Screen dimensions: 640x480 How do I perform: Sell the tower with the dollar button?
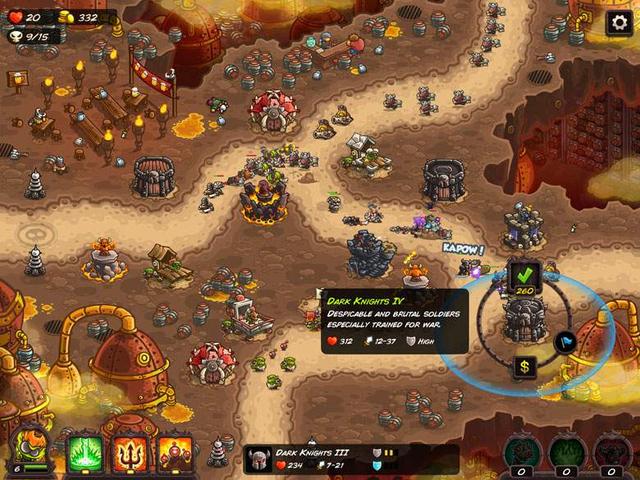point(525,367)
